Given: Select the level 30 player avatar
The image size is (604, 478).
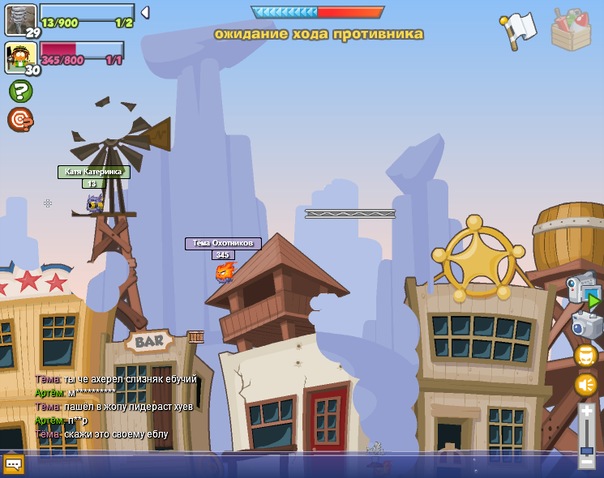Looking at the screenshot, I should (x=20, y=55).
